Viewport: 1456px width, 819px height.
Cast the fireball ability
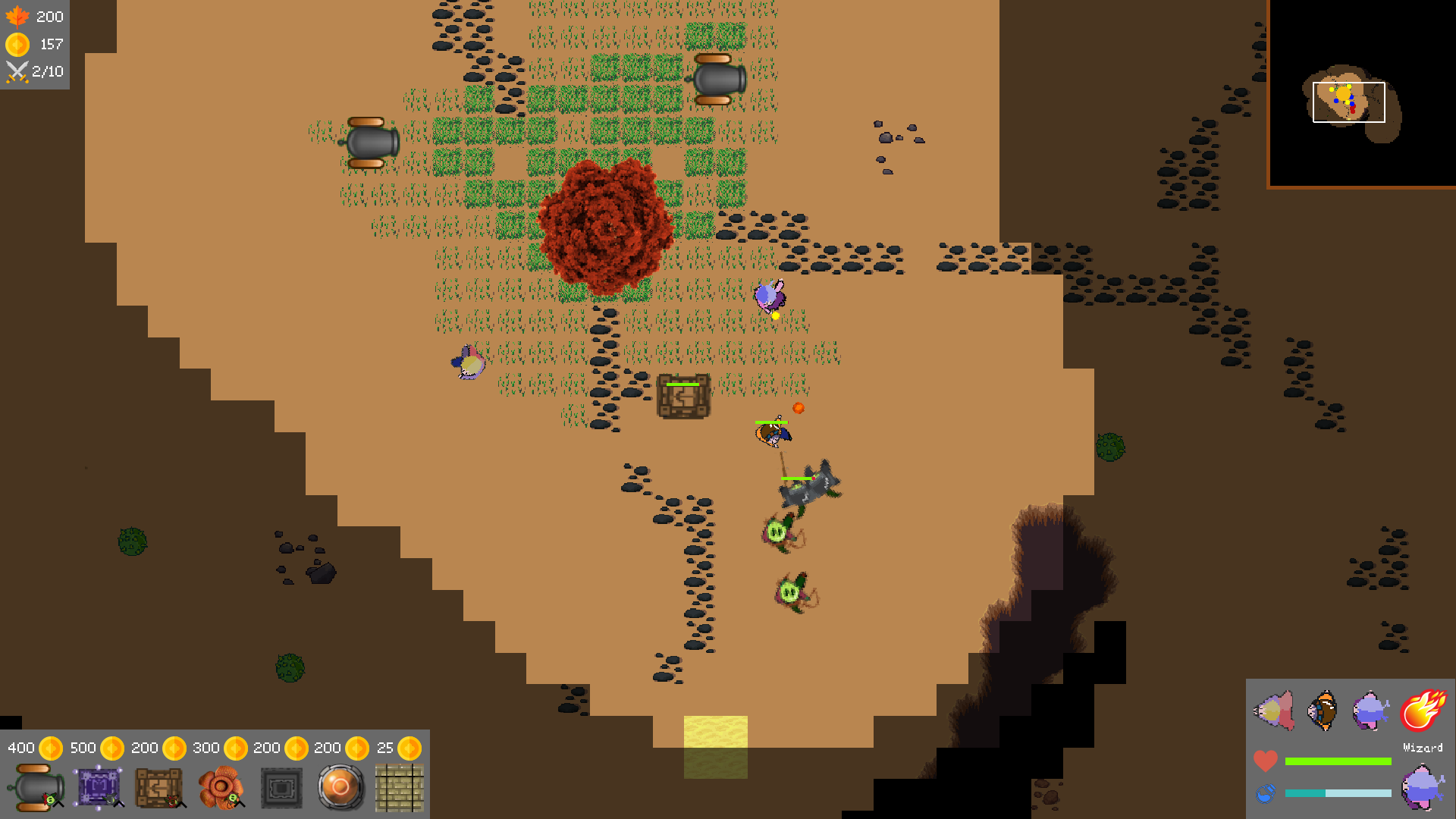point(1423,710)
